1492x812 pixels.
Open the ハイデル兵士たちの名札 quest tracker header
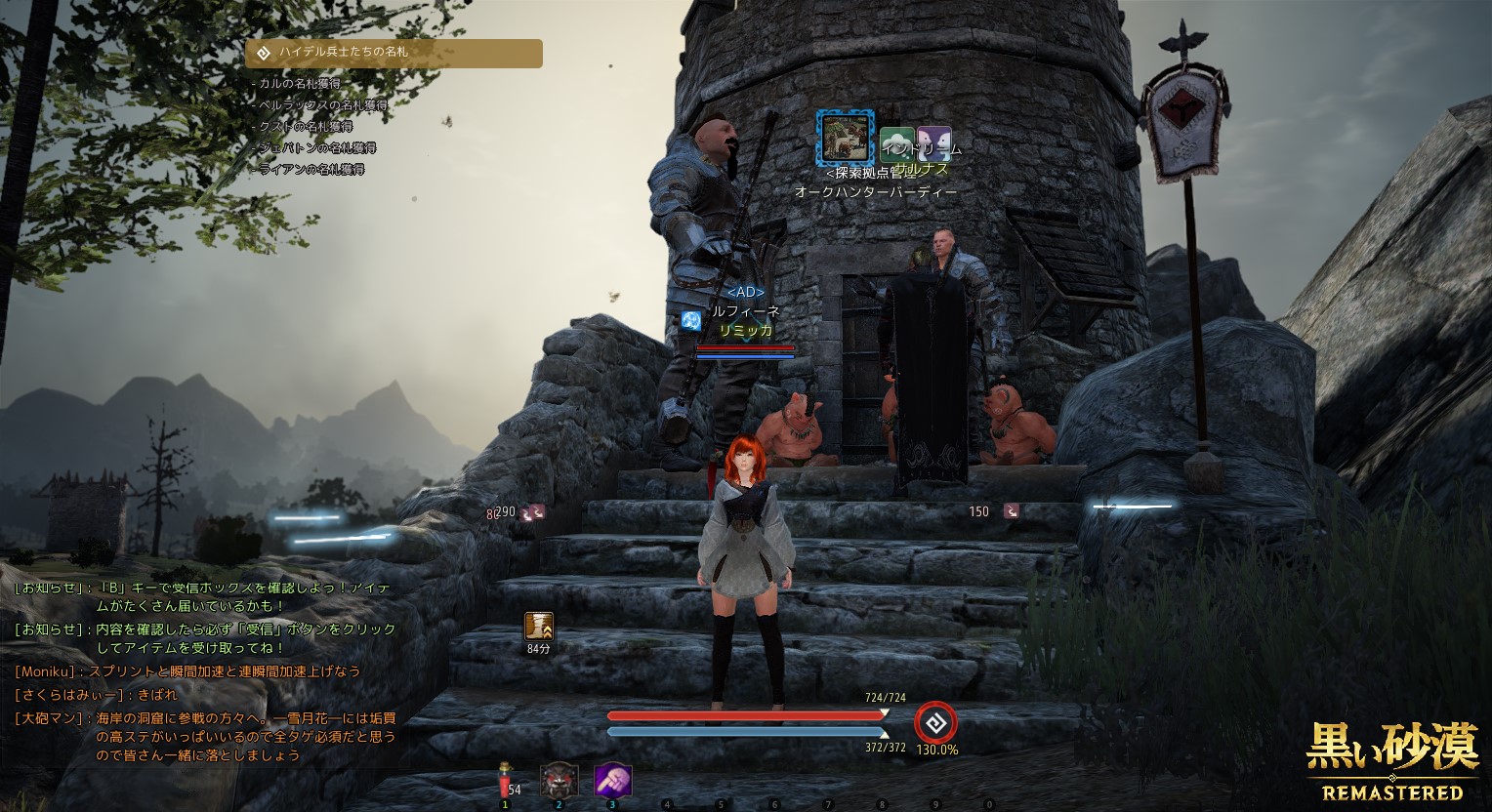tap(394, 53)
